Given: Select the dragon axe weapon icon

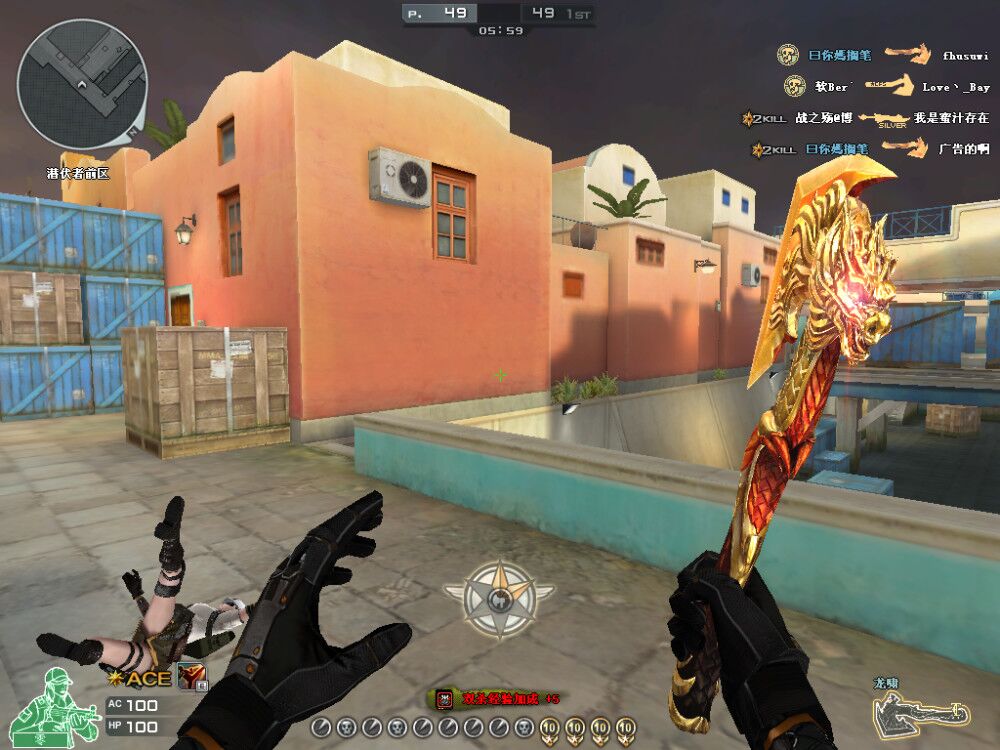Looking at the screenshot, I should pyautogui.click(x=920, y=713).
